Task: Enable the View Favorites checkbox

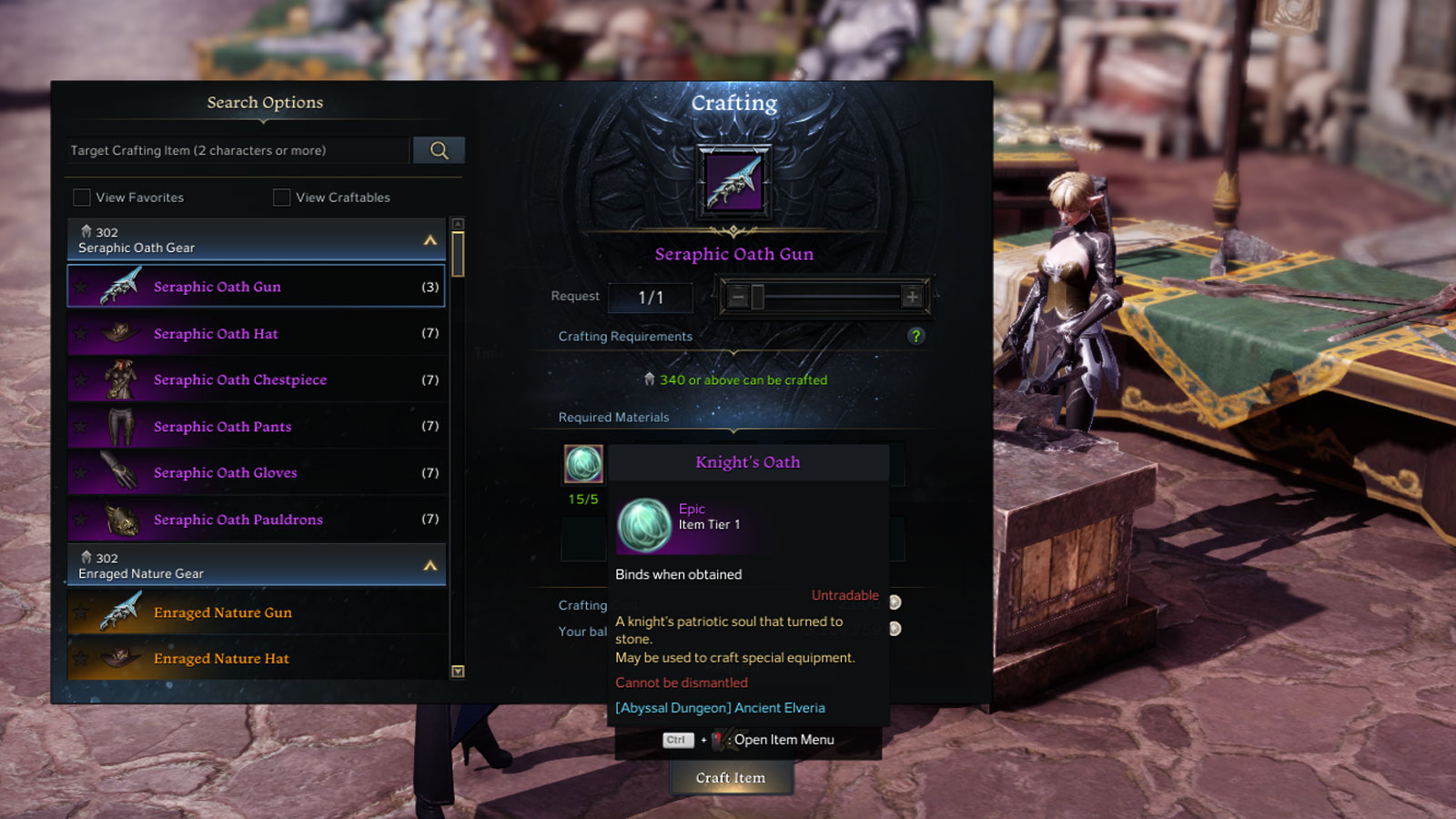Action: click(x=82, y=197)
